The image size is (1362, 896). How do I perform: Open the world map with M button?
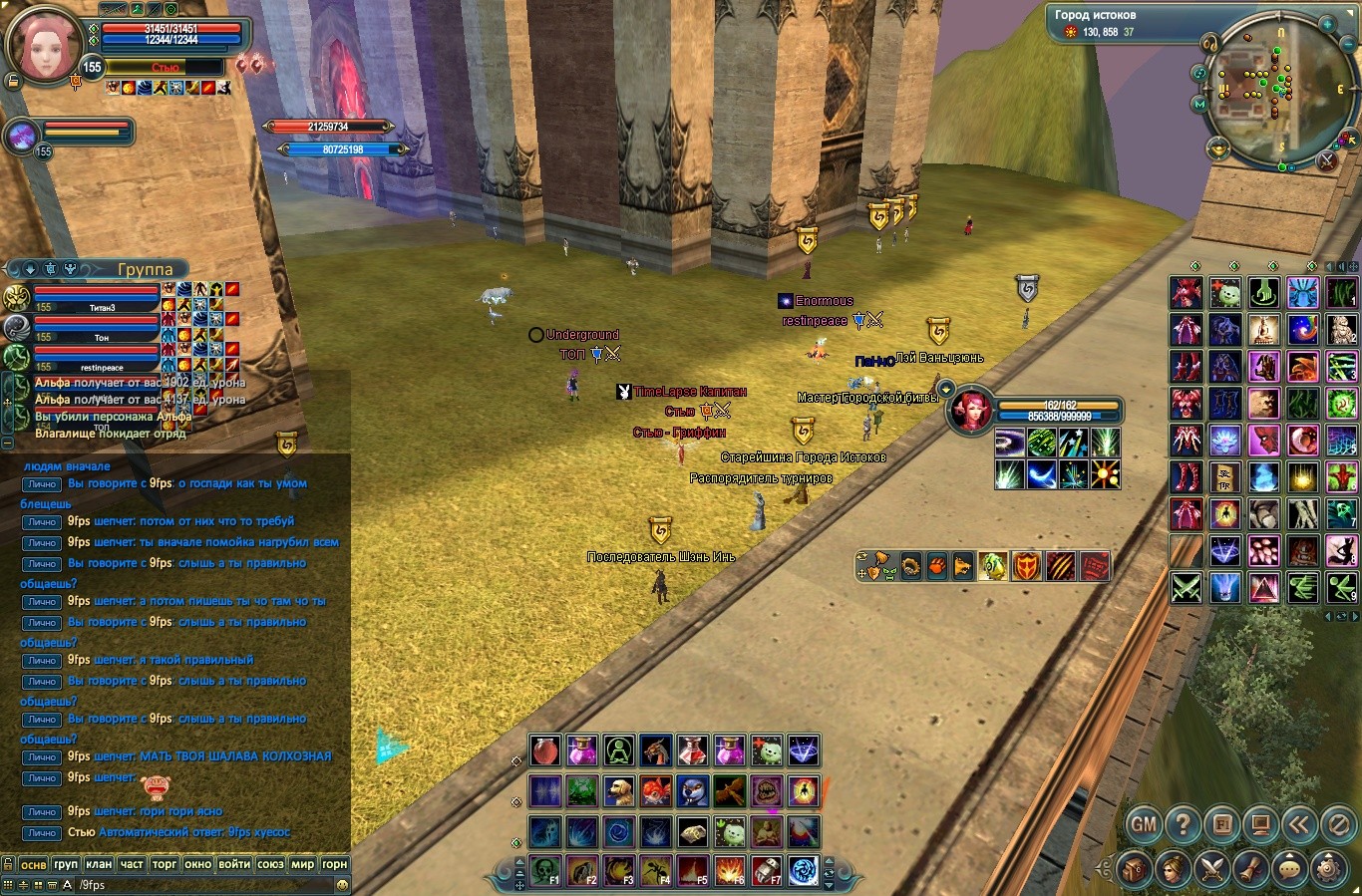(x=1199, y=105)
